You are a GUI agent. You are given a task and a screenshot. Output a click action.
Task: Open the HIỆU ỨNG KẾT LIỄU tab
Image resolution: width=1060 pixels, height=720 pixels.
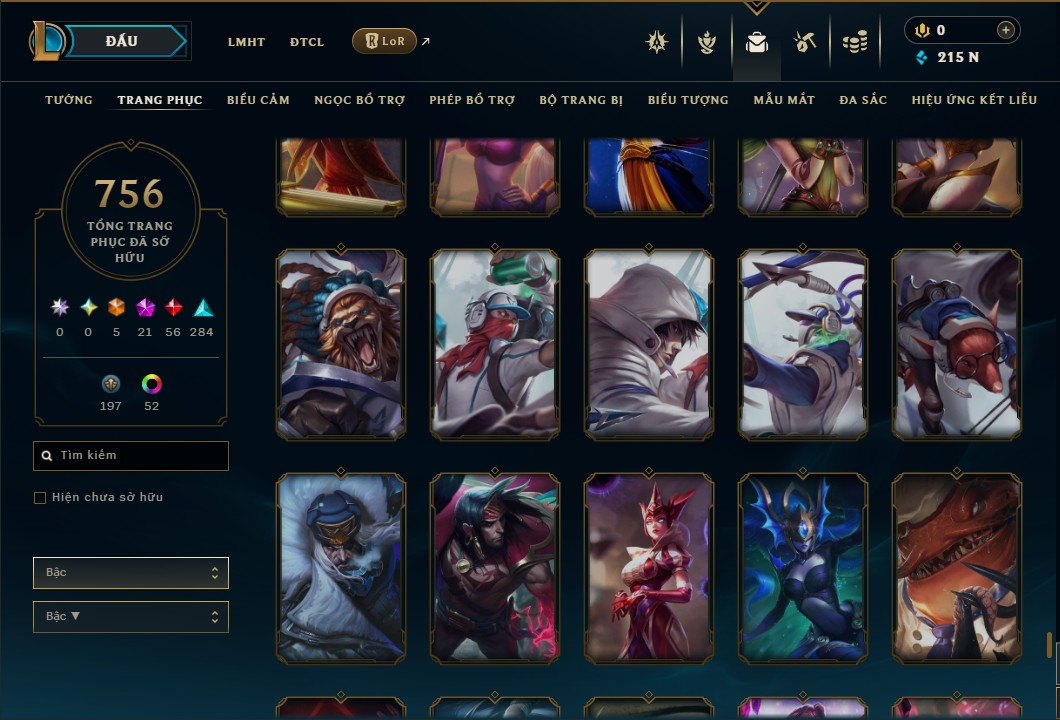click(974, 100)
